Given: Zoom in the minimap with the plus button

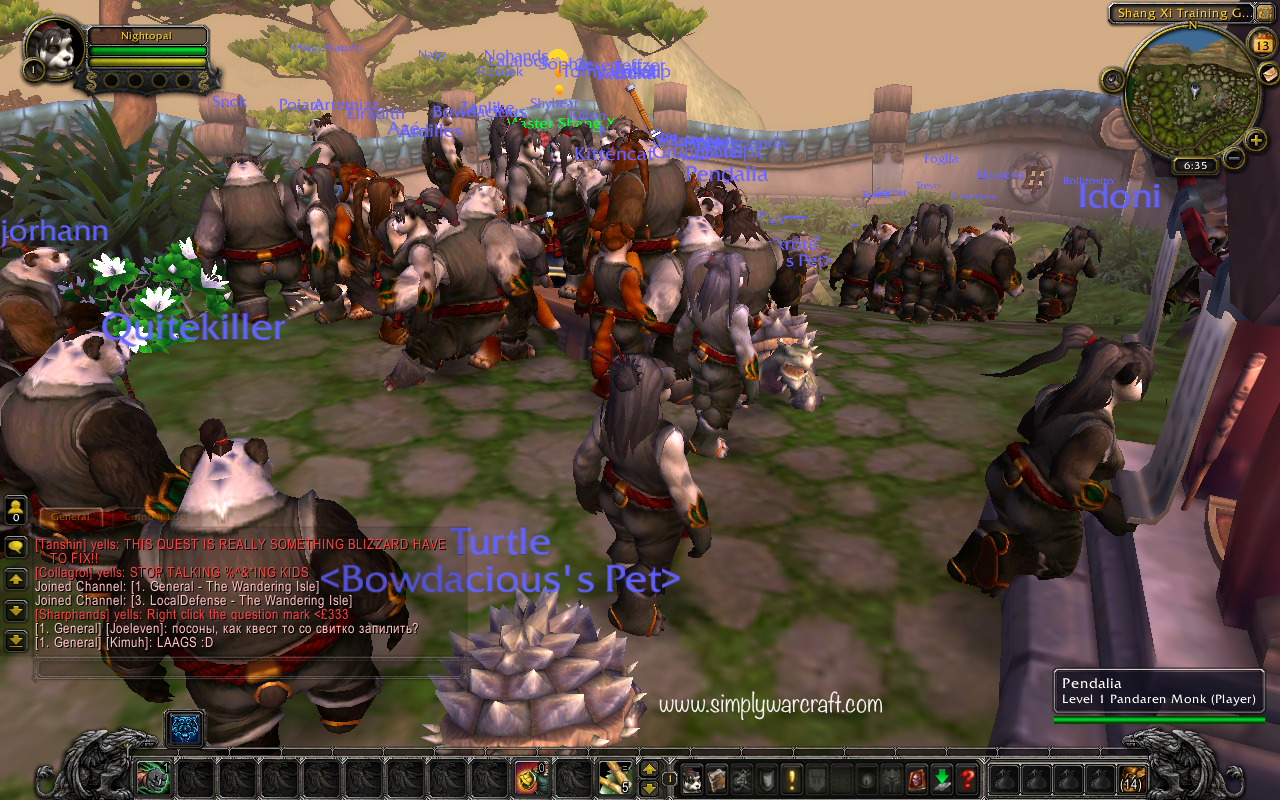Looking at the screenshot, I should coord(1254,140).
